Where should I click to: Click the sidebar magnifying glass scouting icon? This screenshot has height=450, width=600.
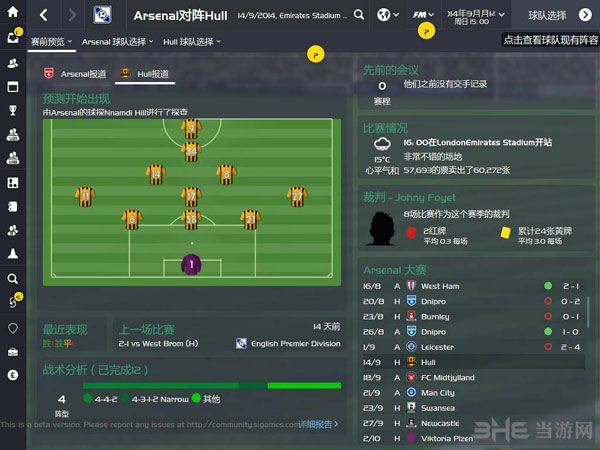pos(13,279)
